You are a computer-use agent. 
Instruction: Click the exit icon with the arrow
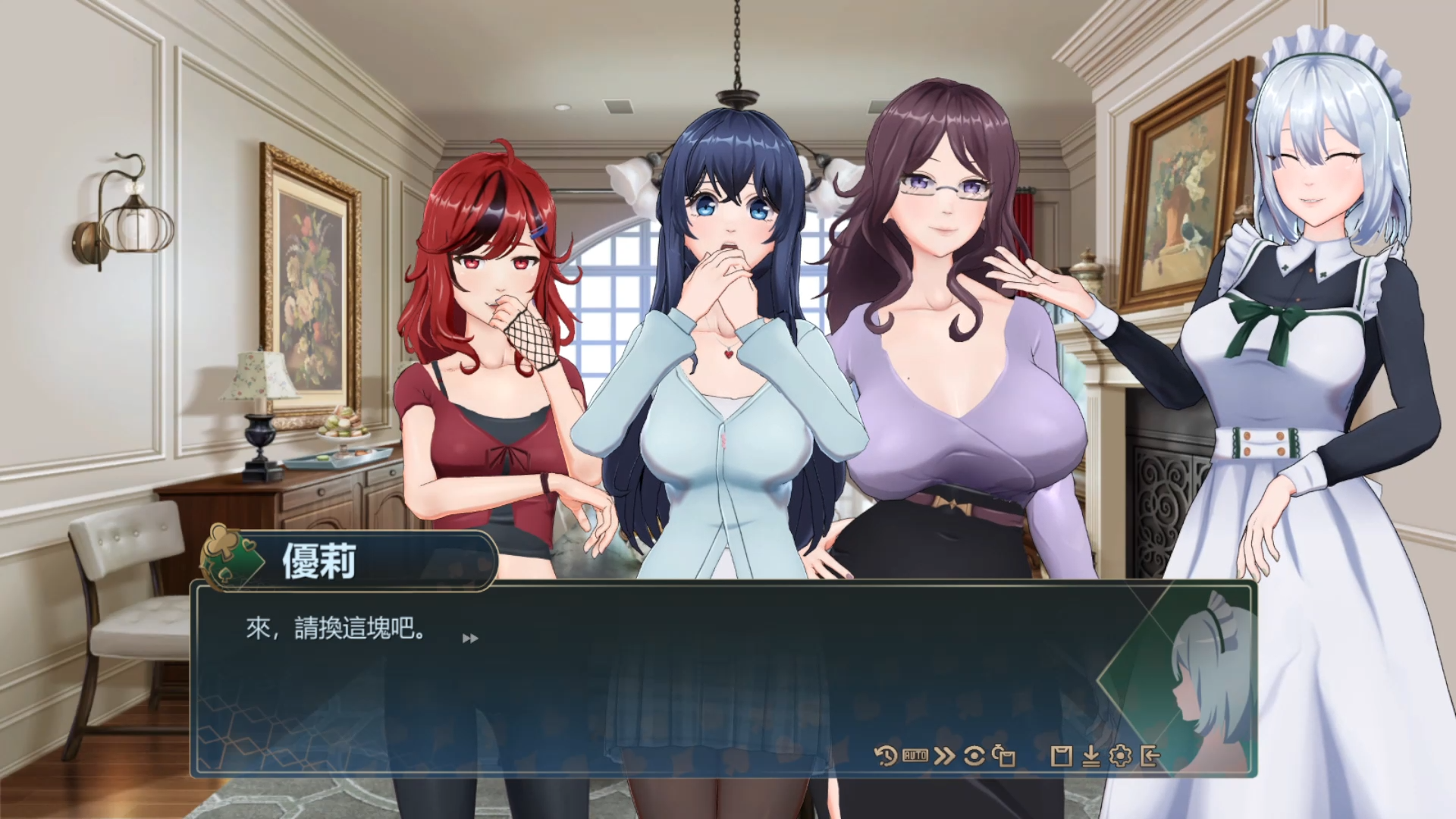(1150, 756)
